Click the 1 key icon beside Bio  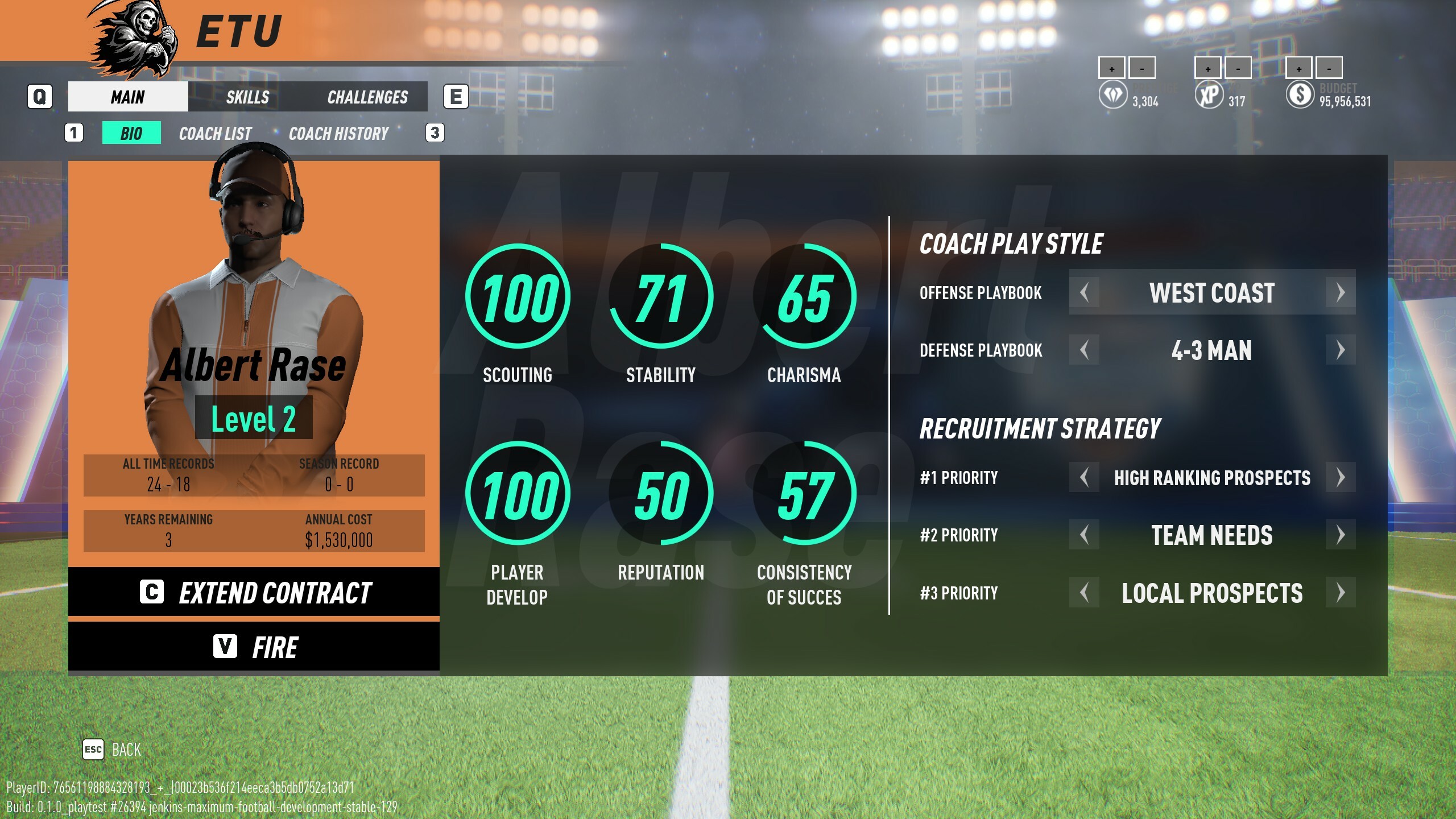tap(73, 133)
